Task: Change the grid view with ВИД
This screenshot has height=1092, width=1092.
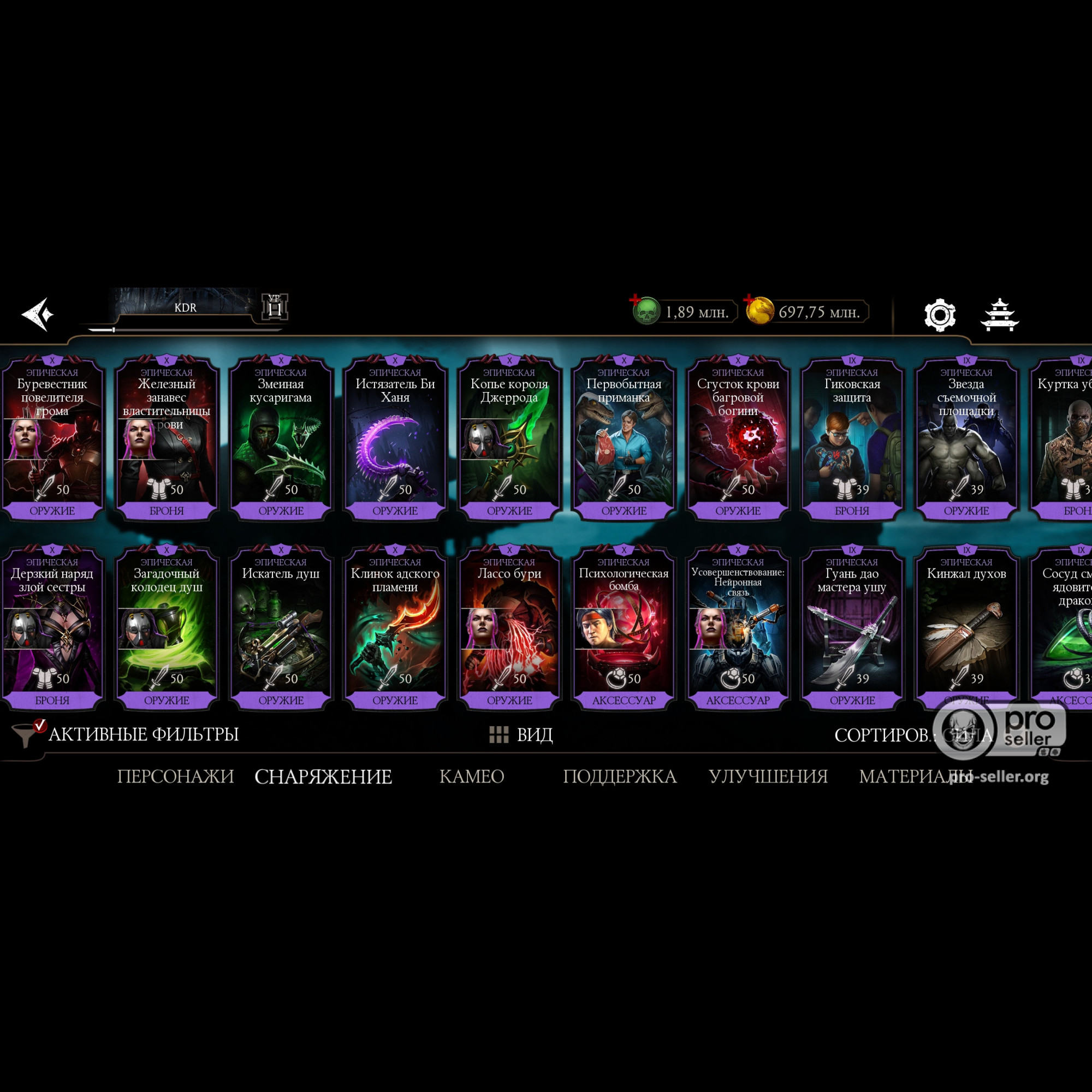Action: tap(520, 735)
